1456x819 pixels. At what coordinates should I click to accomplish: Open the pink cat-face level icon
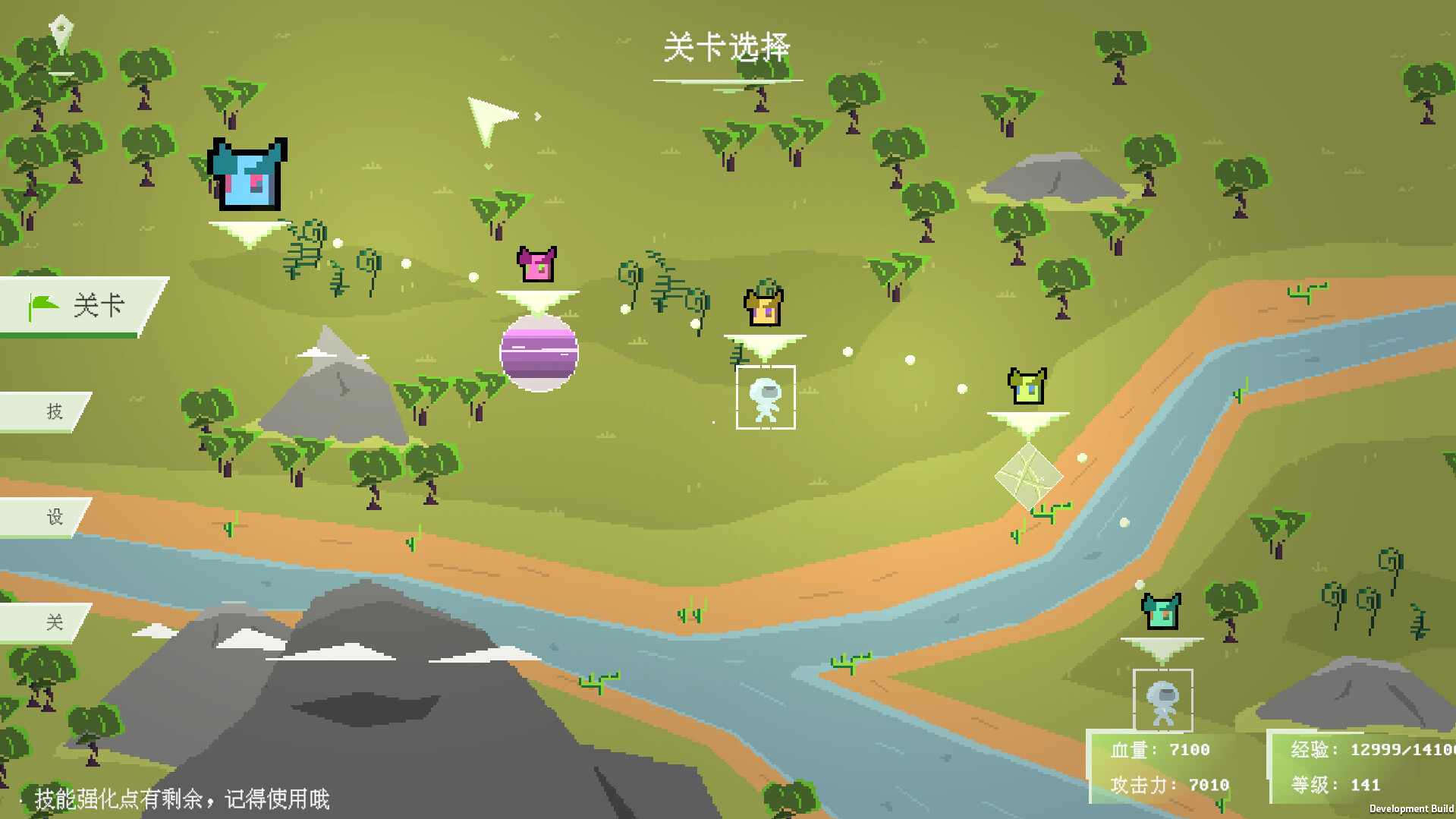click(x=538, y=263)
